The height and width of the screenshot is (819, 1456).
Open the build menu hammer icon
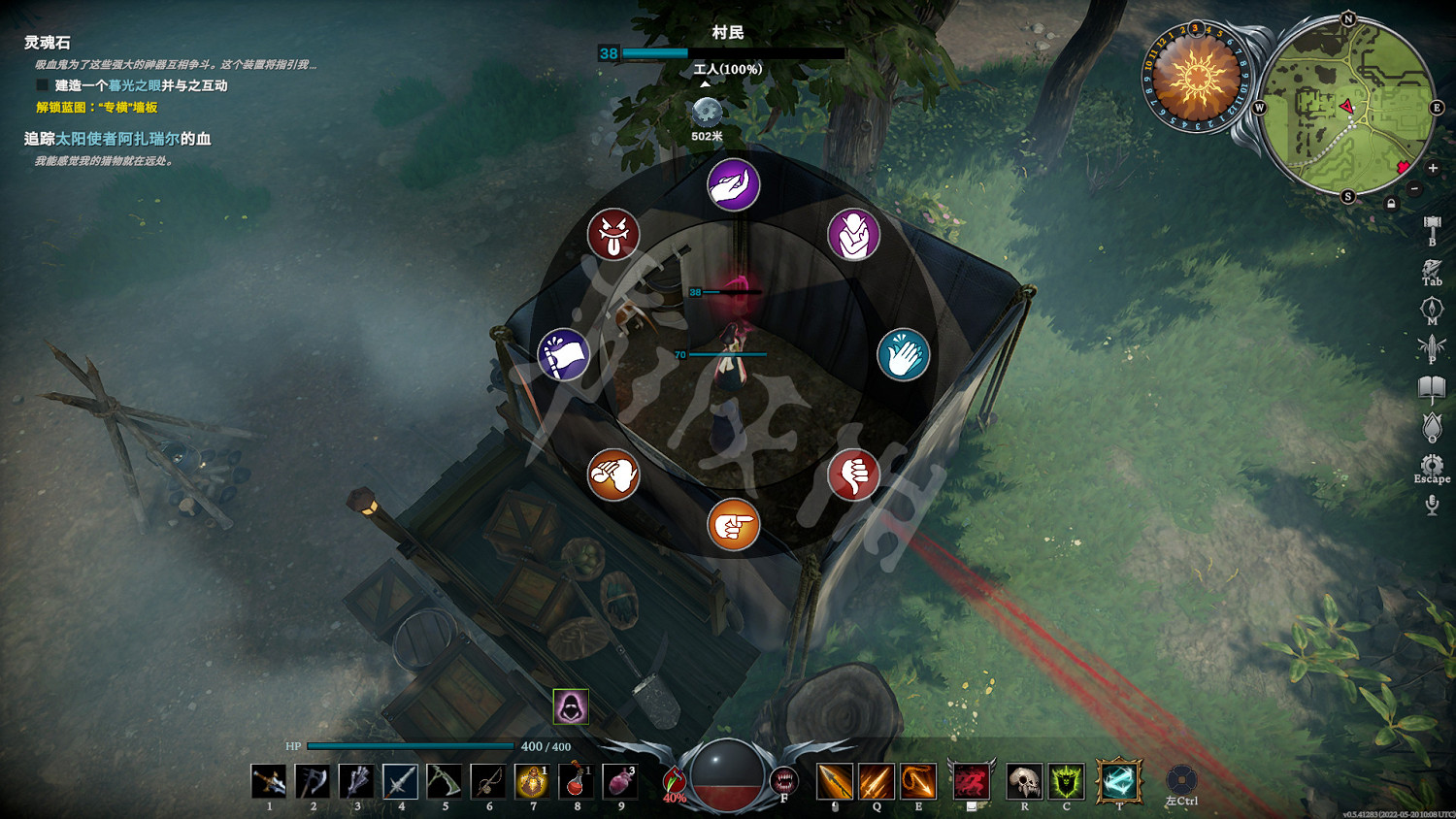[x=1432, y=229]
